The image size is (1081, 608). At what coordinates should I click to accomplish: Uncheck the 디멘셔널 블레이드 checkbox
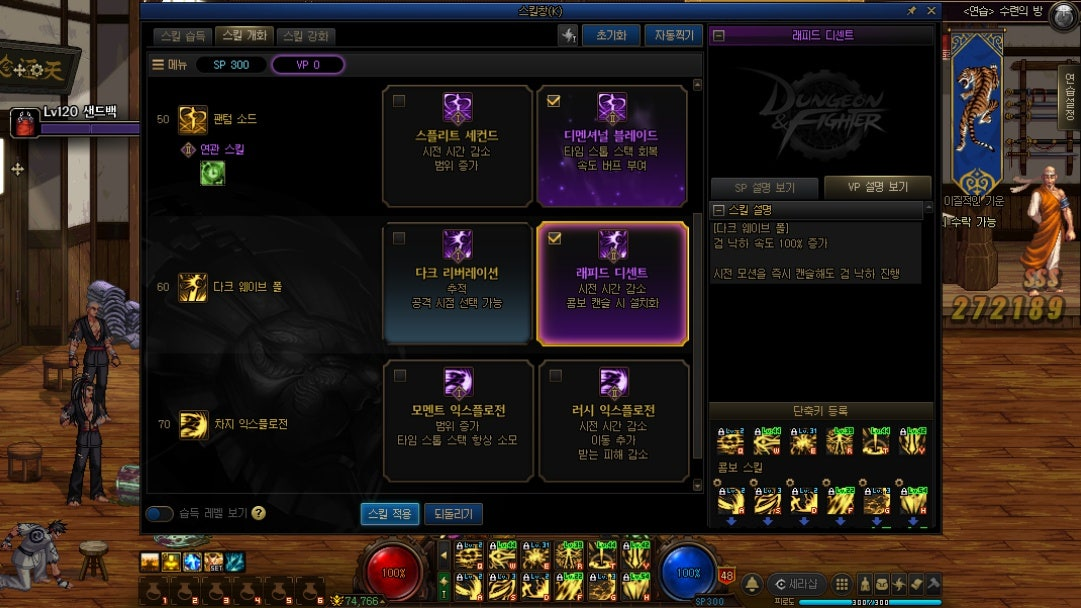coord(554,101)
